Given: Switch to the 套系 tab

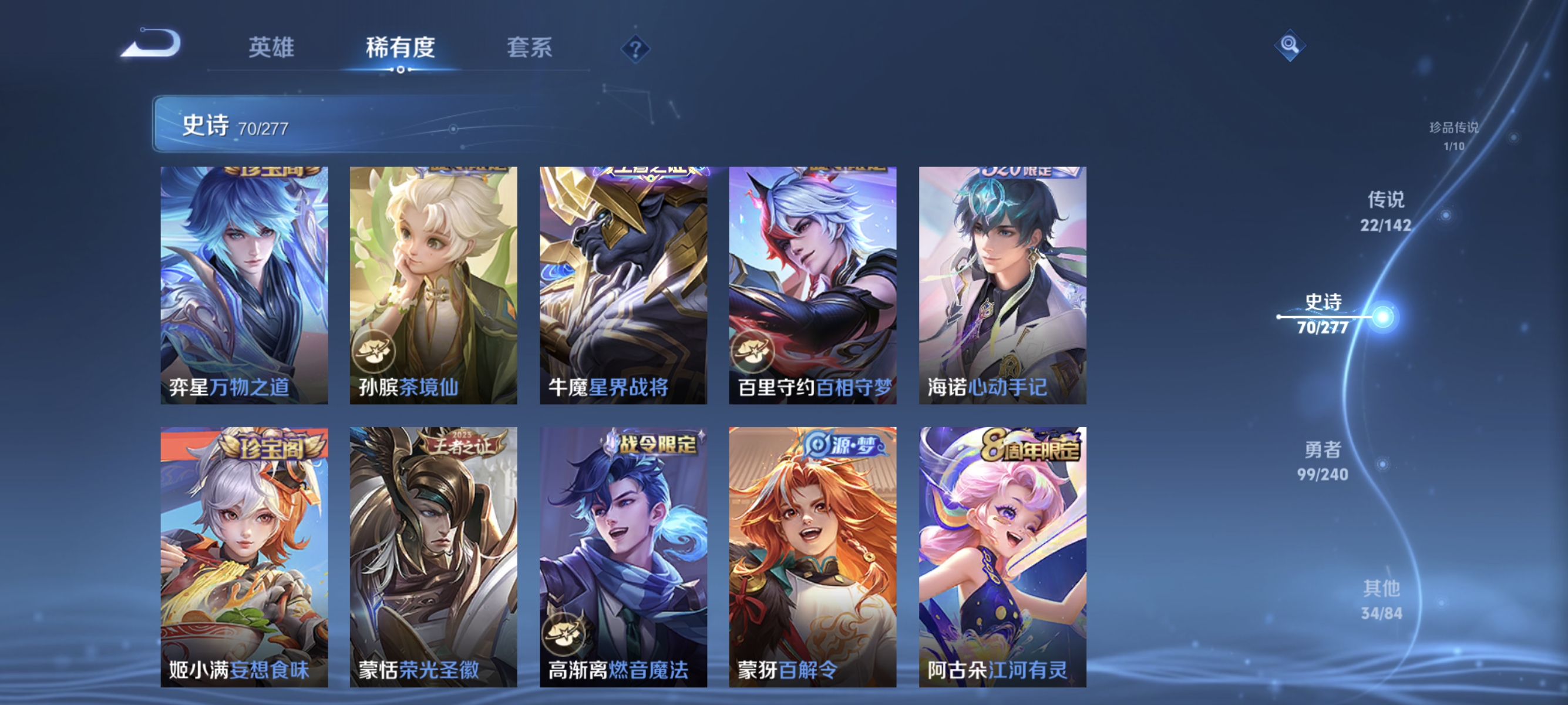Looking at the screenshot, I should pyautogui.click(x=530, y=48).
